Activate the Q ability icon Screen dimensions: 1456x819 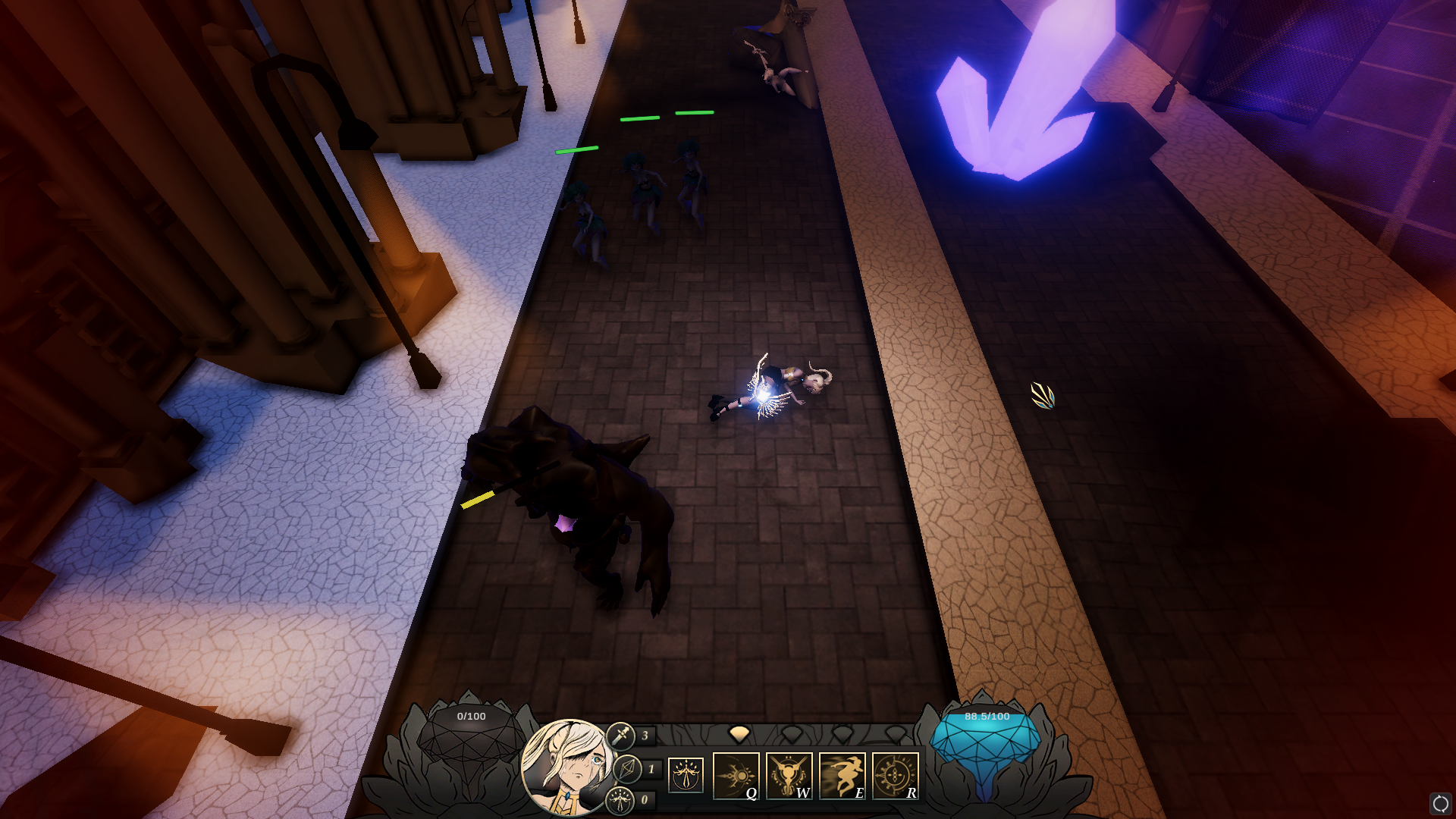736,776
